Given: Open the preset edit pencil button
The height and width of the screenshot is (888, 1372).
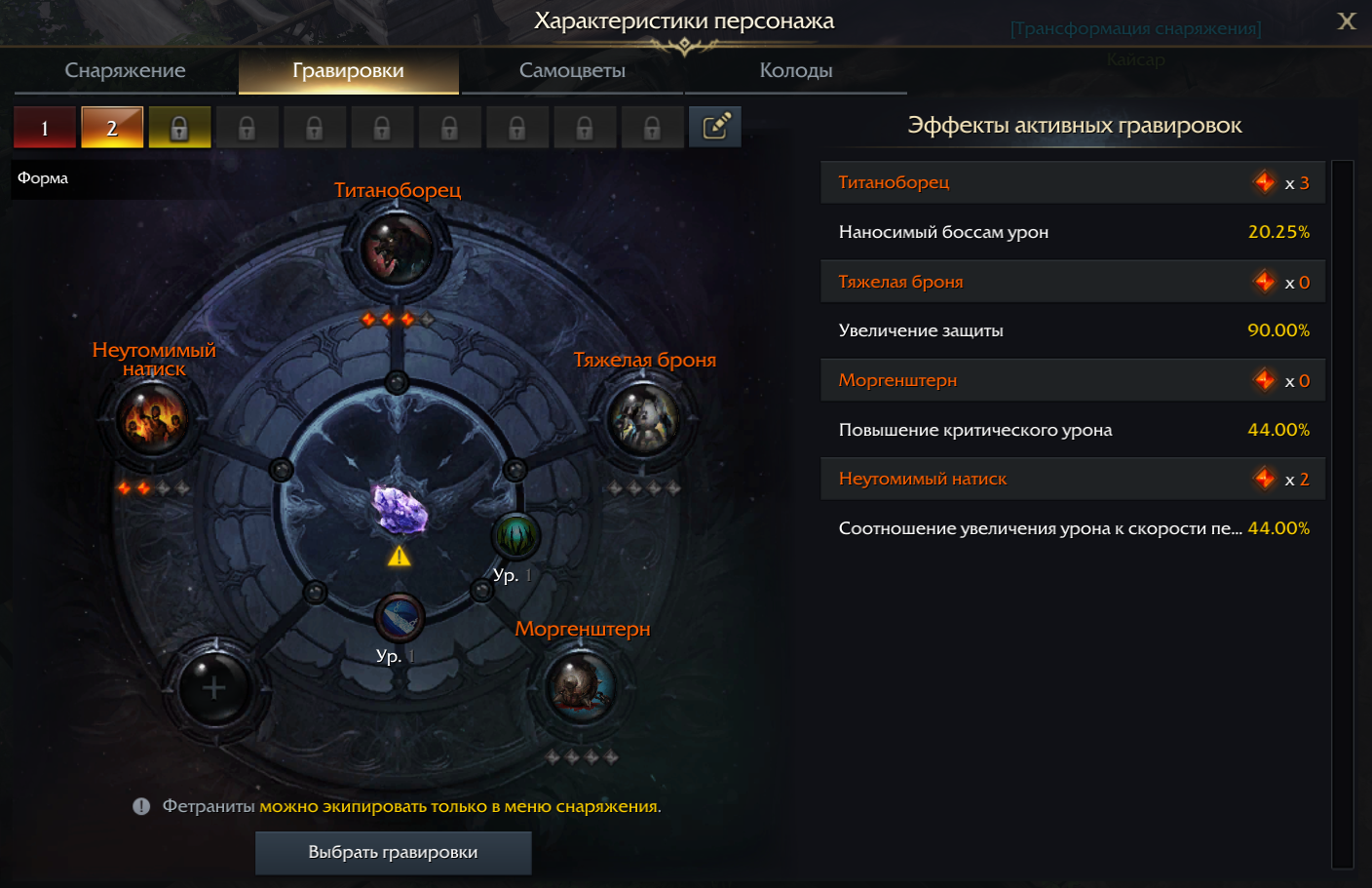Looking at the screenshot, I should coord(715,127).
